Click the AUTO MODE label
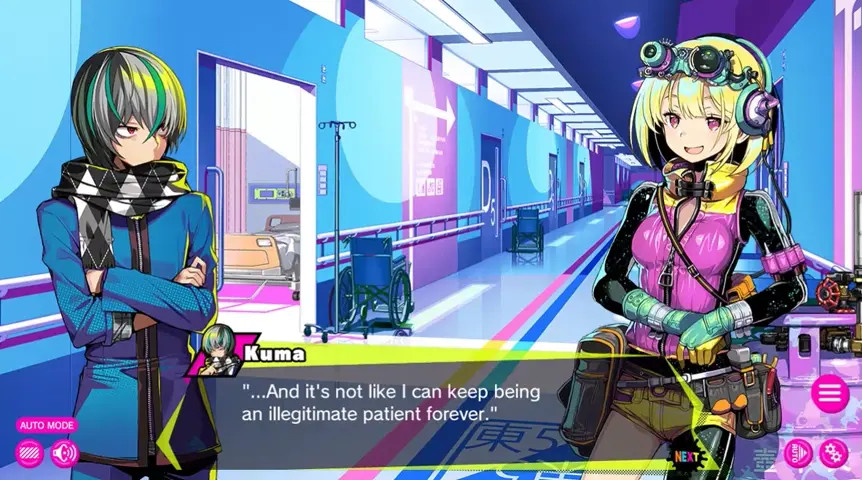 click(x=46, y=425)
